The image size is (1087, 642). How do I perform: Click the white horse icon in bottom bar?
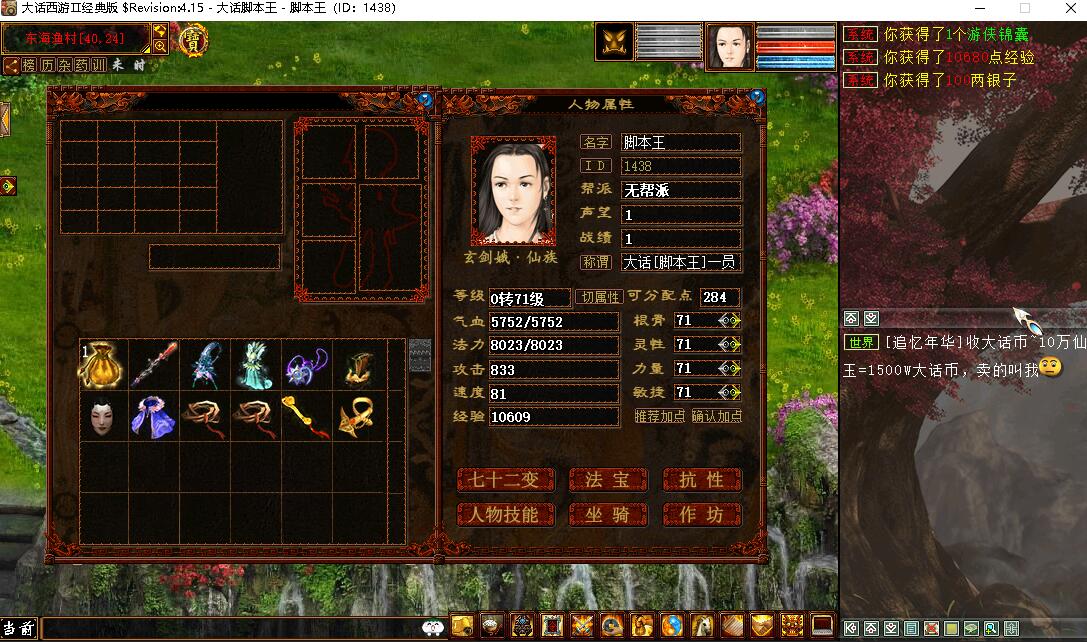(x=703, y=626)
